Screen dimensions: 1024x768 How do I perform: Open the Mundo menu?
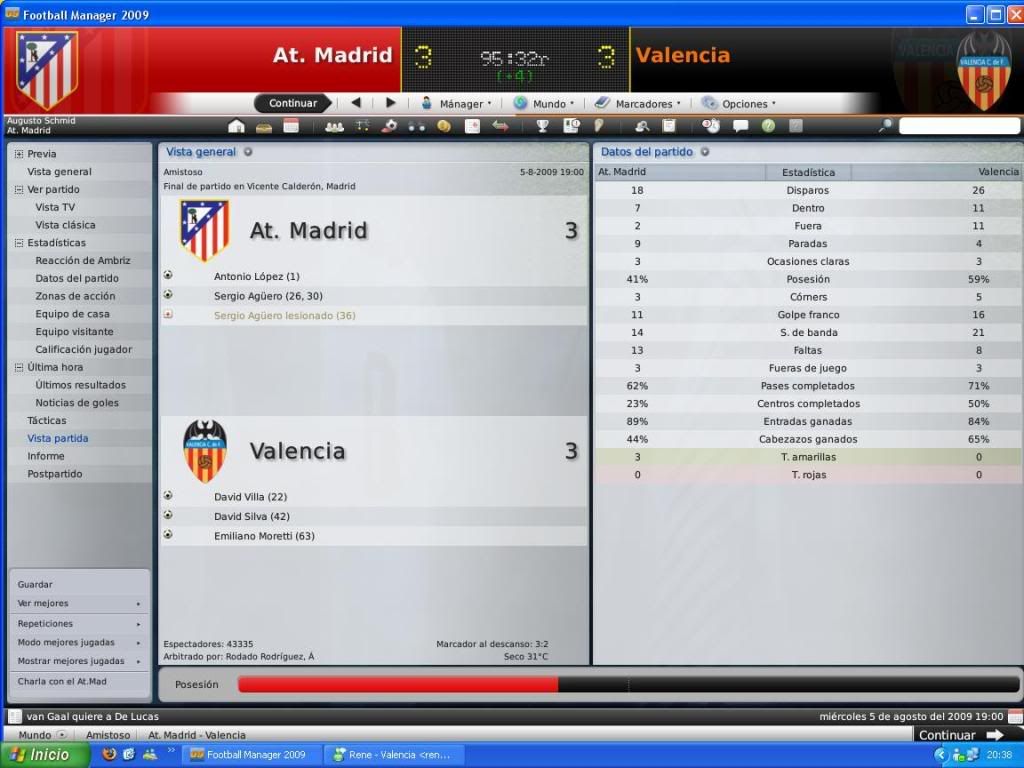pos(544,103)
